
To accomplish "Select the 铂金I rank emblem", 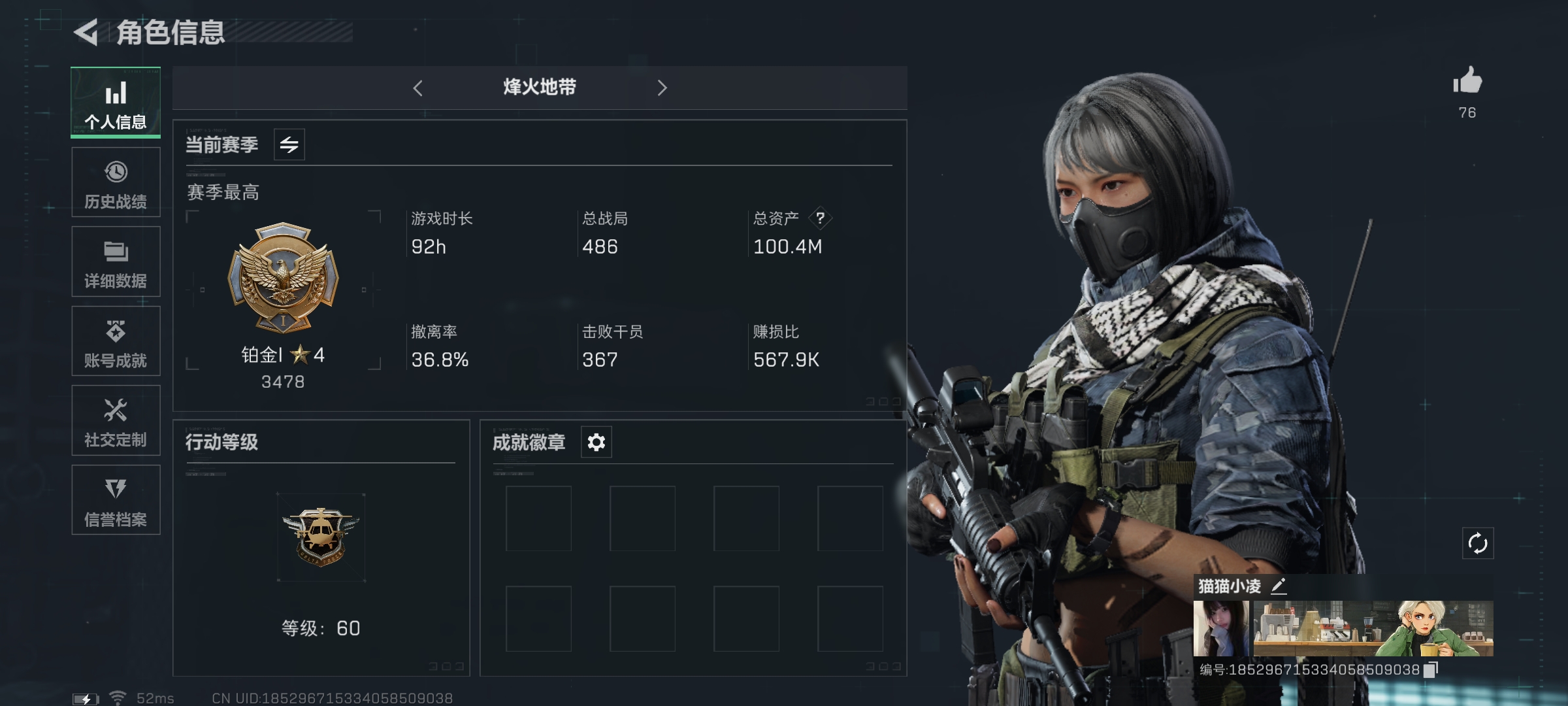I will point(283,277).
